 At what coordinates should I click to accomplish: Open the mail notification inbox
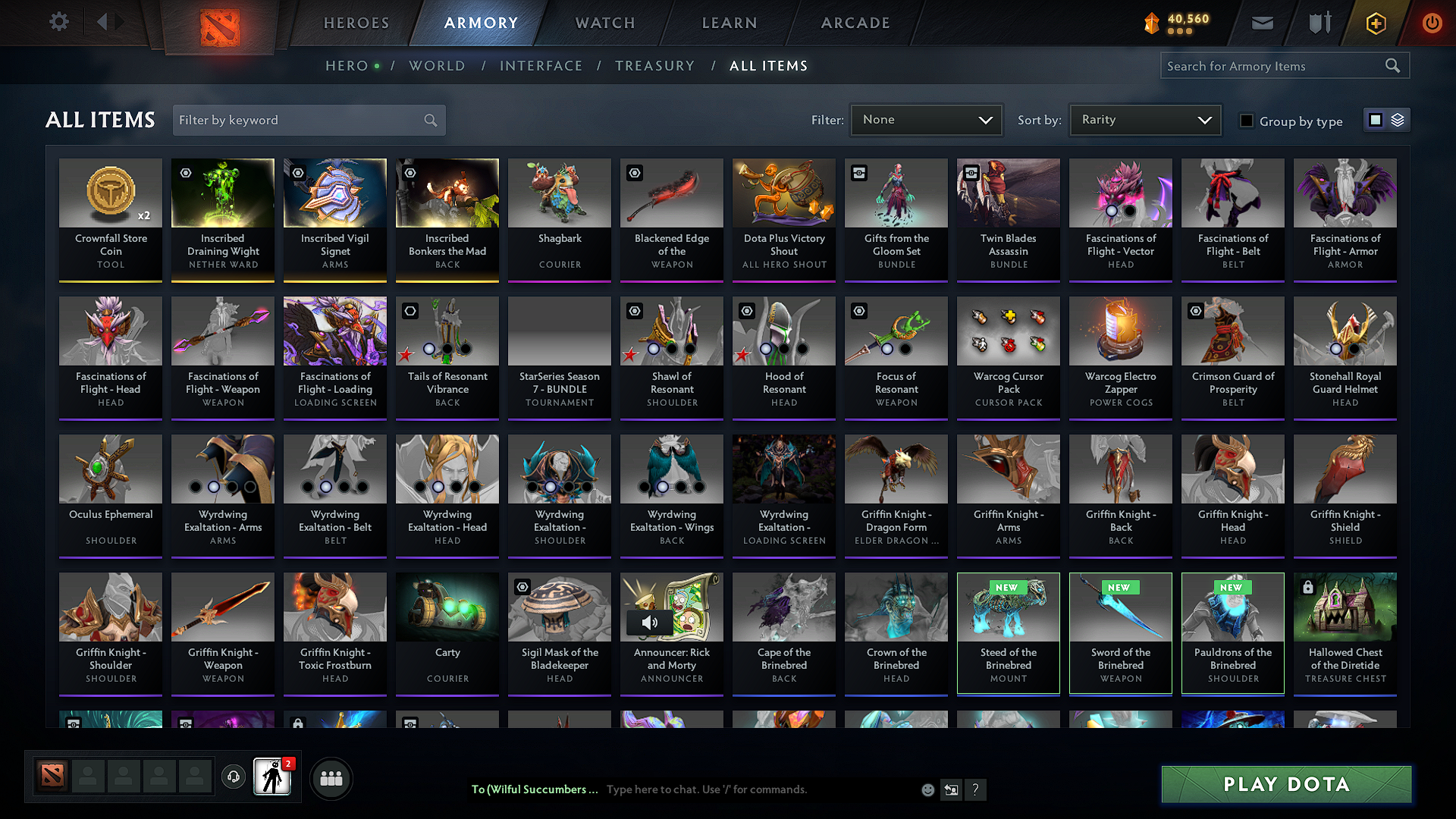1263,23
